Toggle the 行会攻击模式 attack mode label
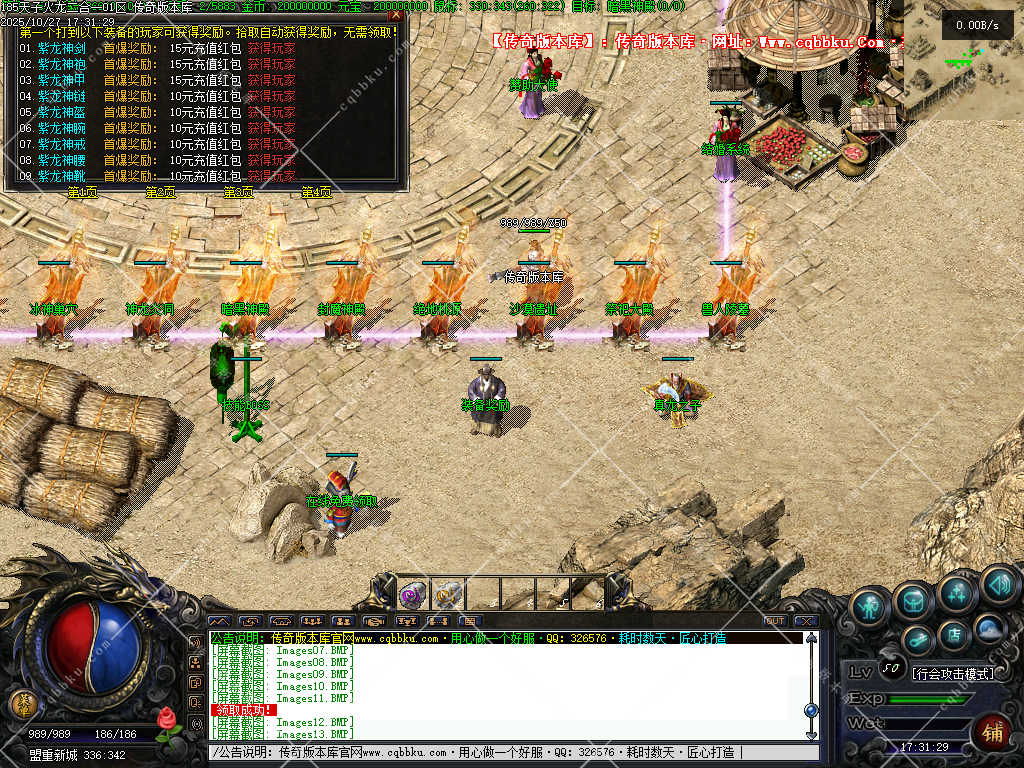 tap(954, 673)
